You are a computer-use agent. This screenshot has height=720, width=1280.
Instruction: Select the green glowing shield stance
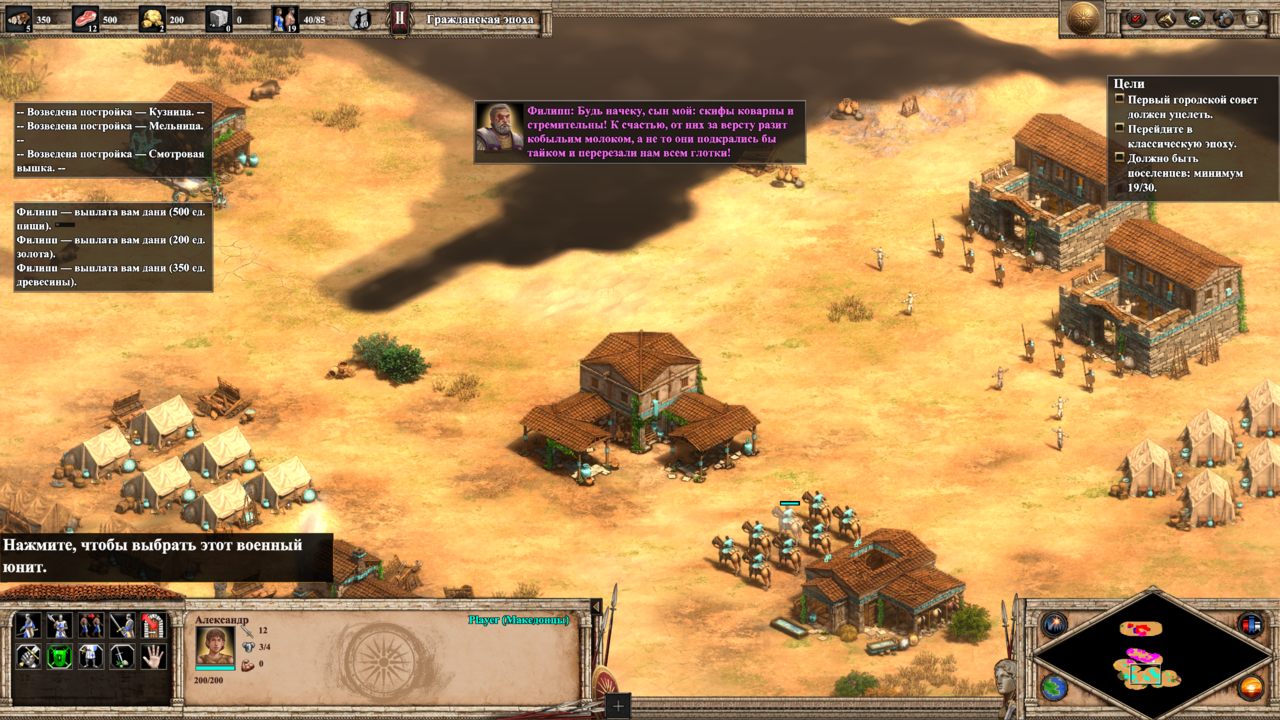pos(59,657)
